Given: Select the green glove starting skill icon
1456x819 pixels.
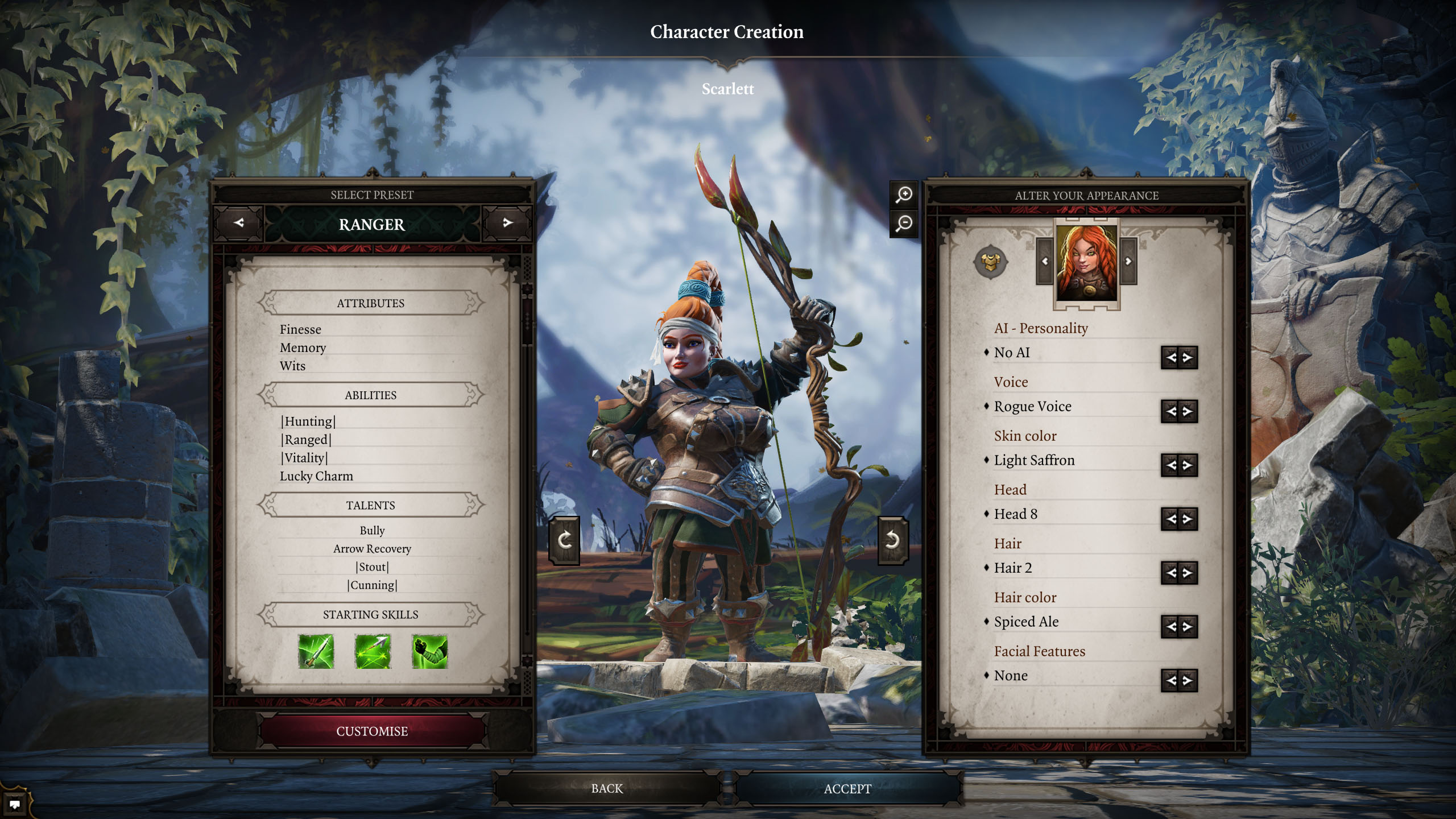Looking at the screenshot, I should [x=429, y=651].
